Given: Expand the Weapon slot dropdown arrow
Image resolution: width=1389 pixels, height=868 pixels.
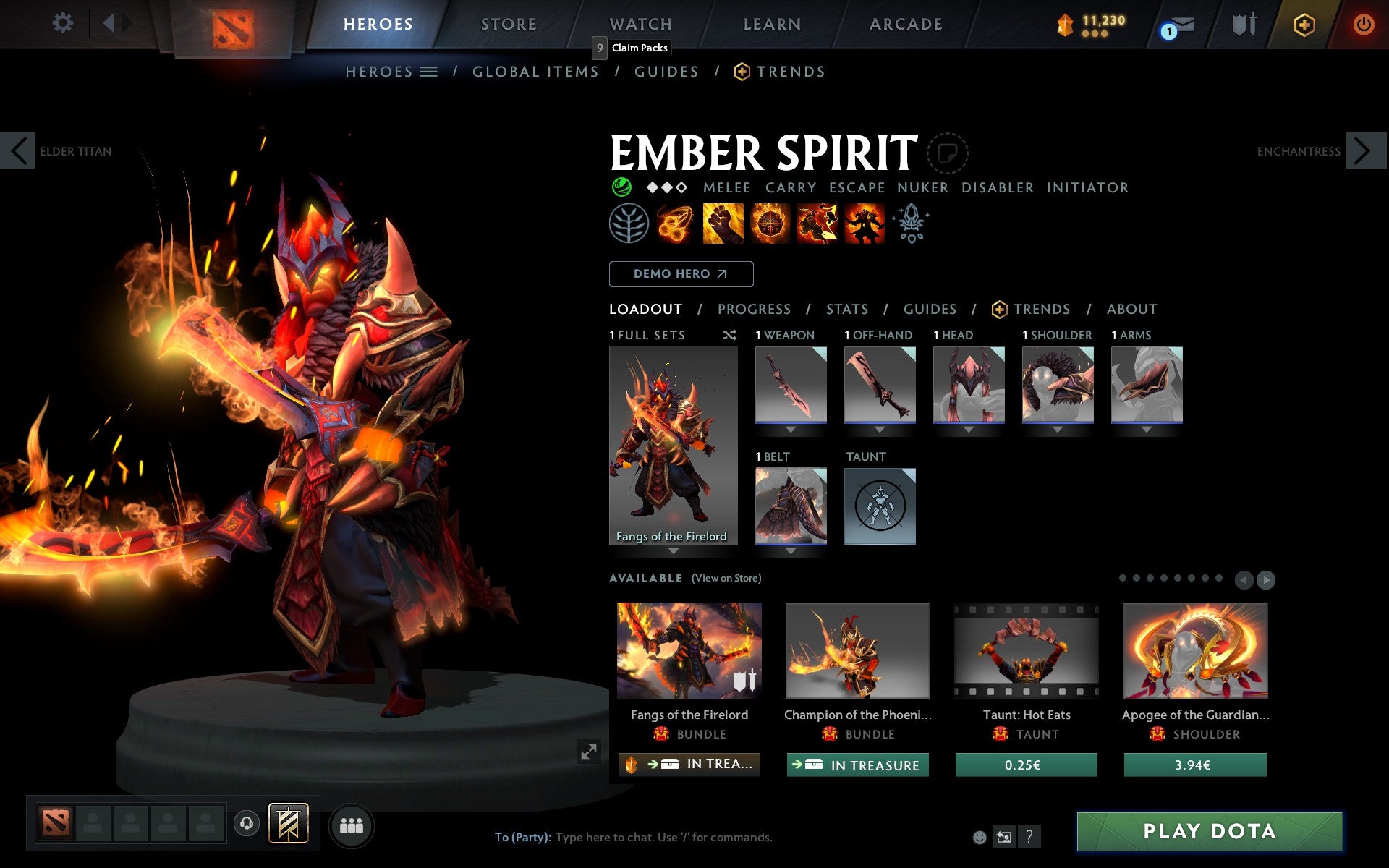Looking at the screenshot, I should pos(791,428).
